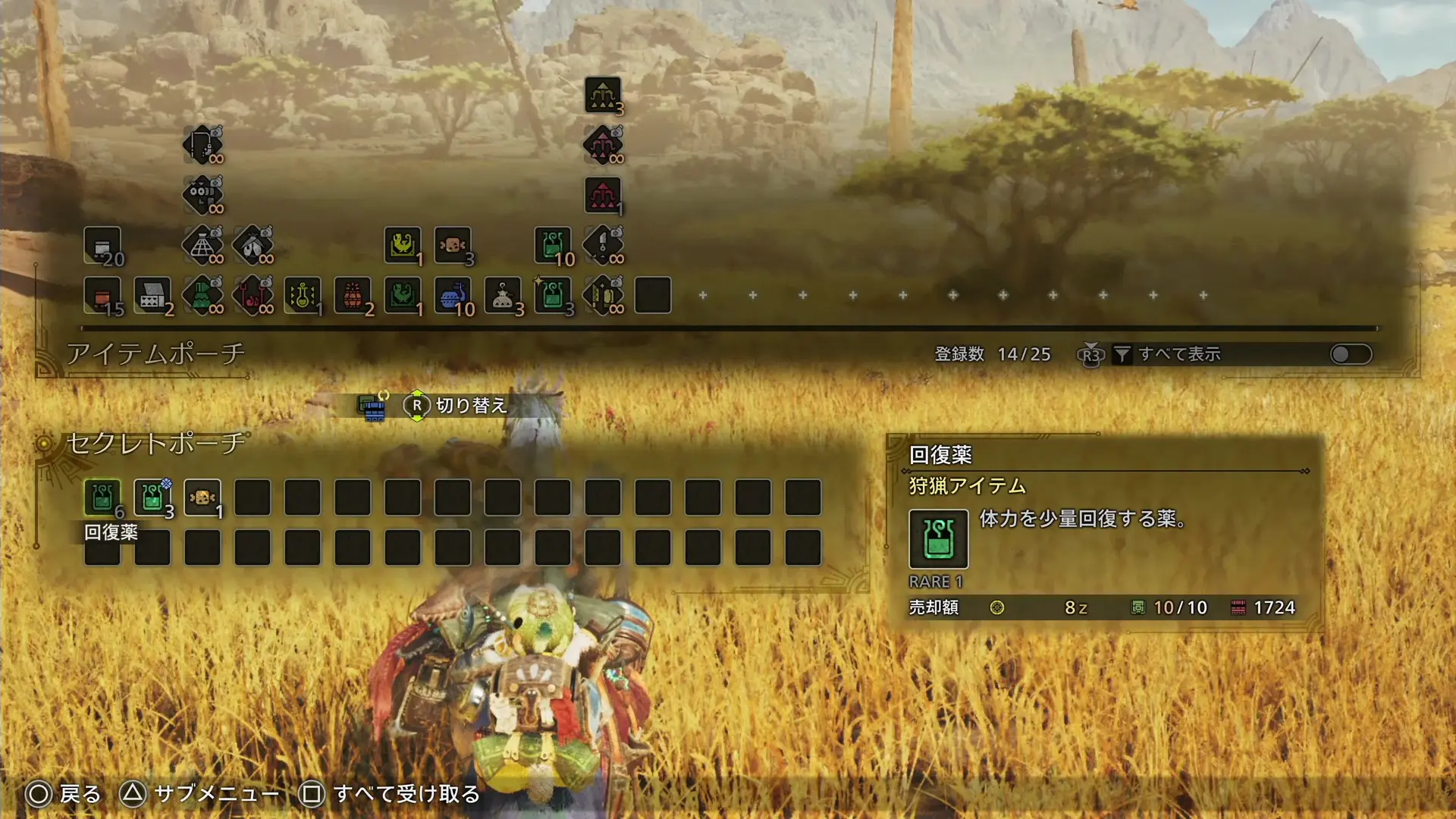Pick the gold ration in the secret pouch

(x=202, y=497)
